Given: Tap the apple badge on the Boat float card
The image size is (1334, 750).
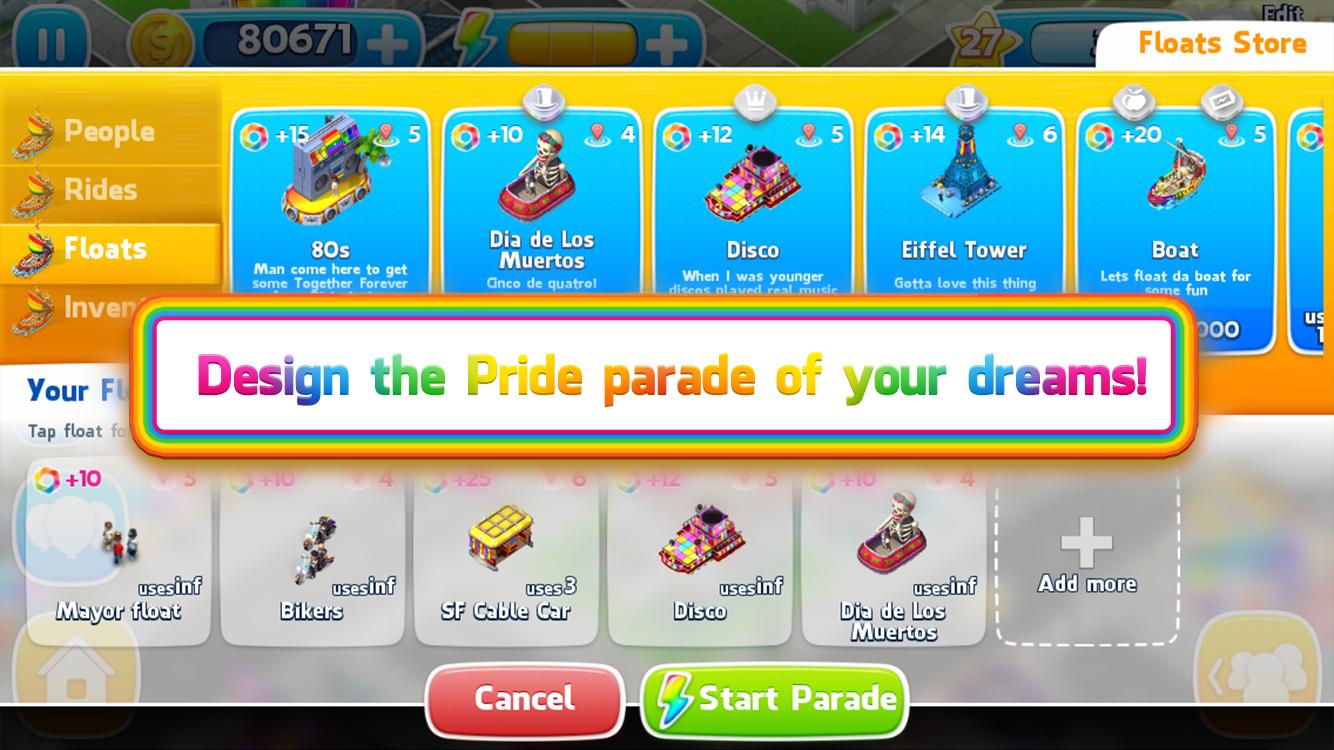Looking at the screenshot, I should 1135,100.
